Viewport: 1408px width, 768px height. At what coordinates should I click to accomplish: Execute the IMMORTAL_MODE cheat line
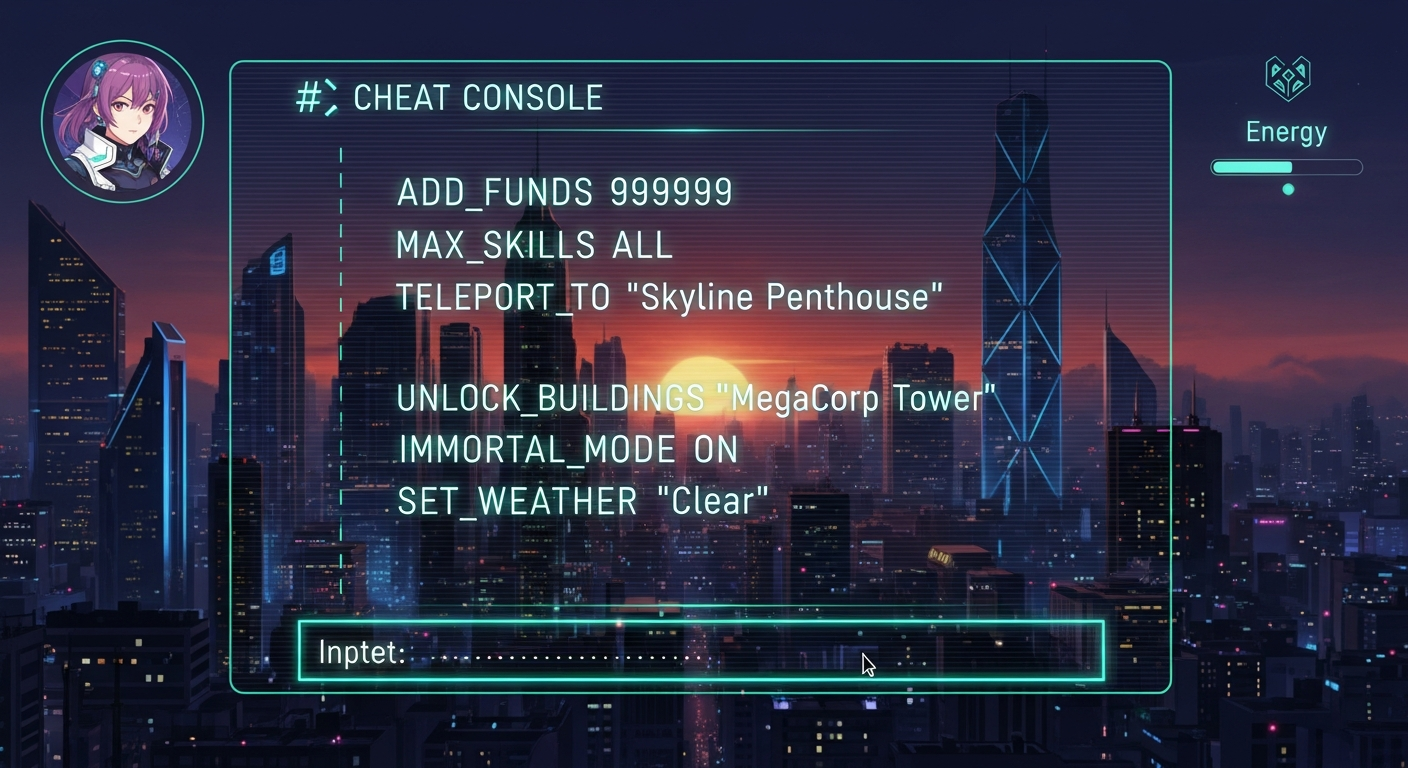pyautogui.click(x=566, y=449)
